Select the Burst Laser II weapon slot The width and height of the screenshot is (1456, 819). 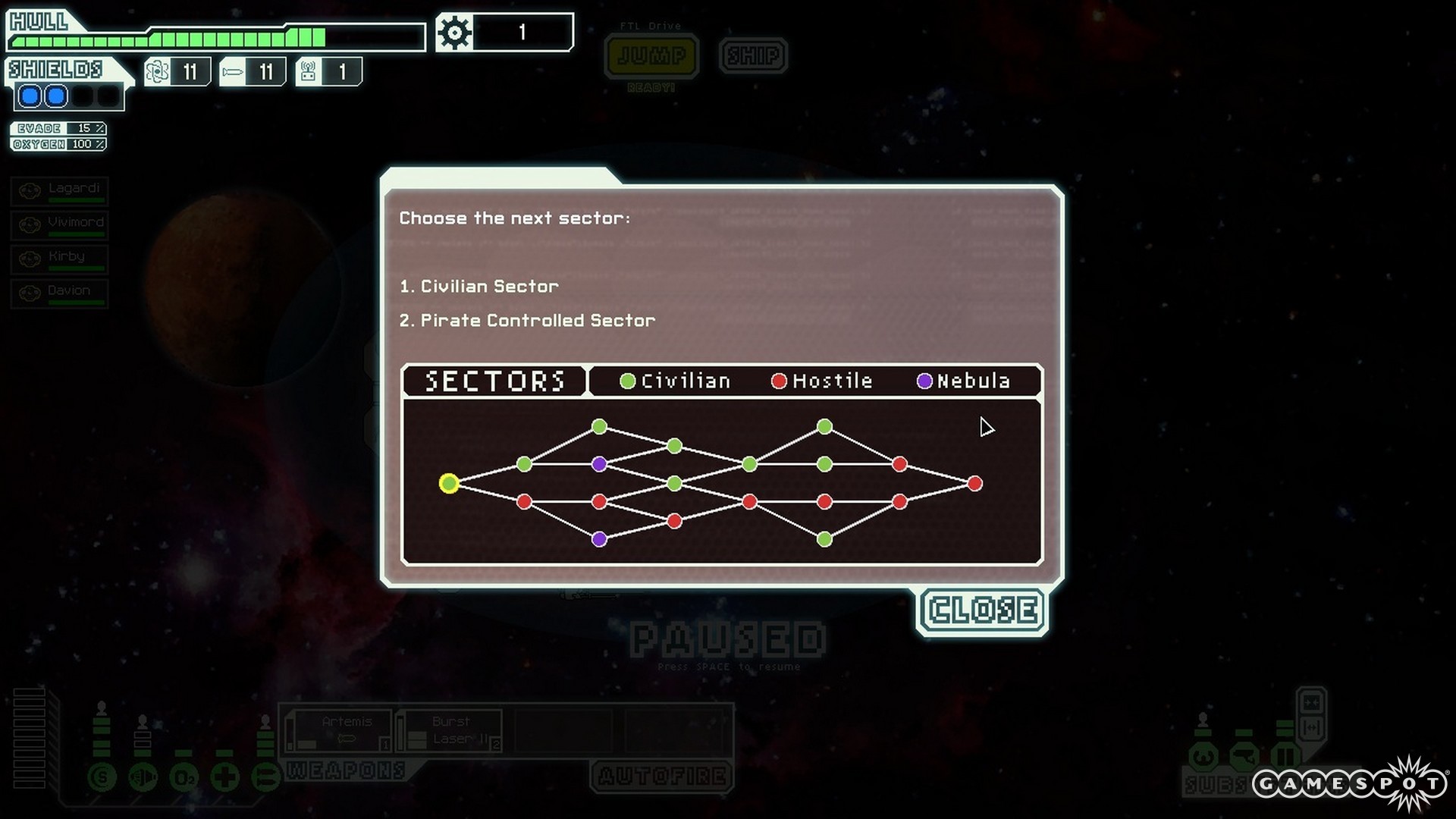(x=450, y=730)
